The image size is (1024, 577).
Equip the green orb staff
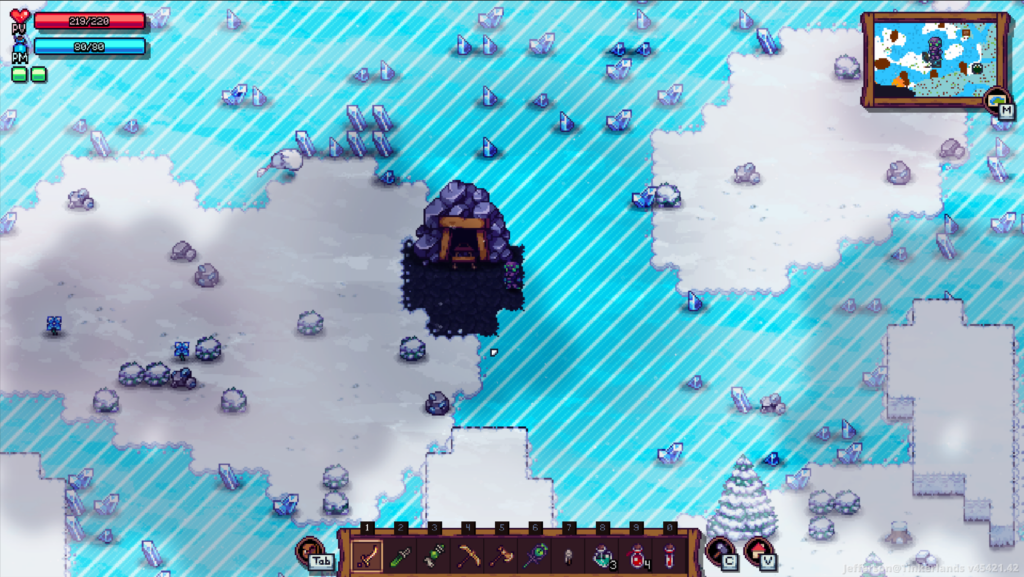pyautogui.click(x=536, y=554)
